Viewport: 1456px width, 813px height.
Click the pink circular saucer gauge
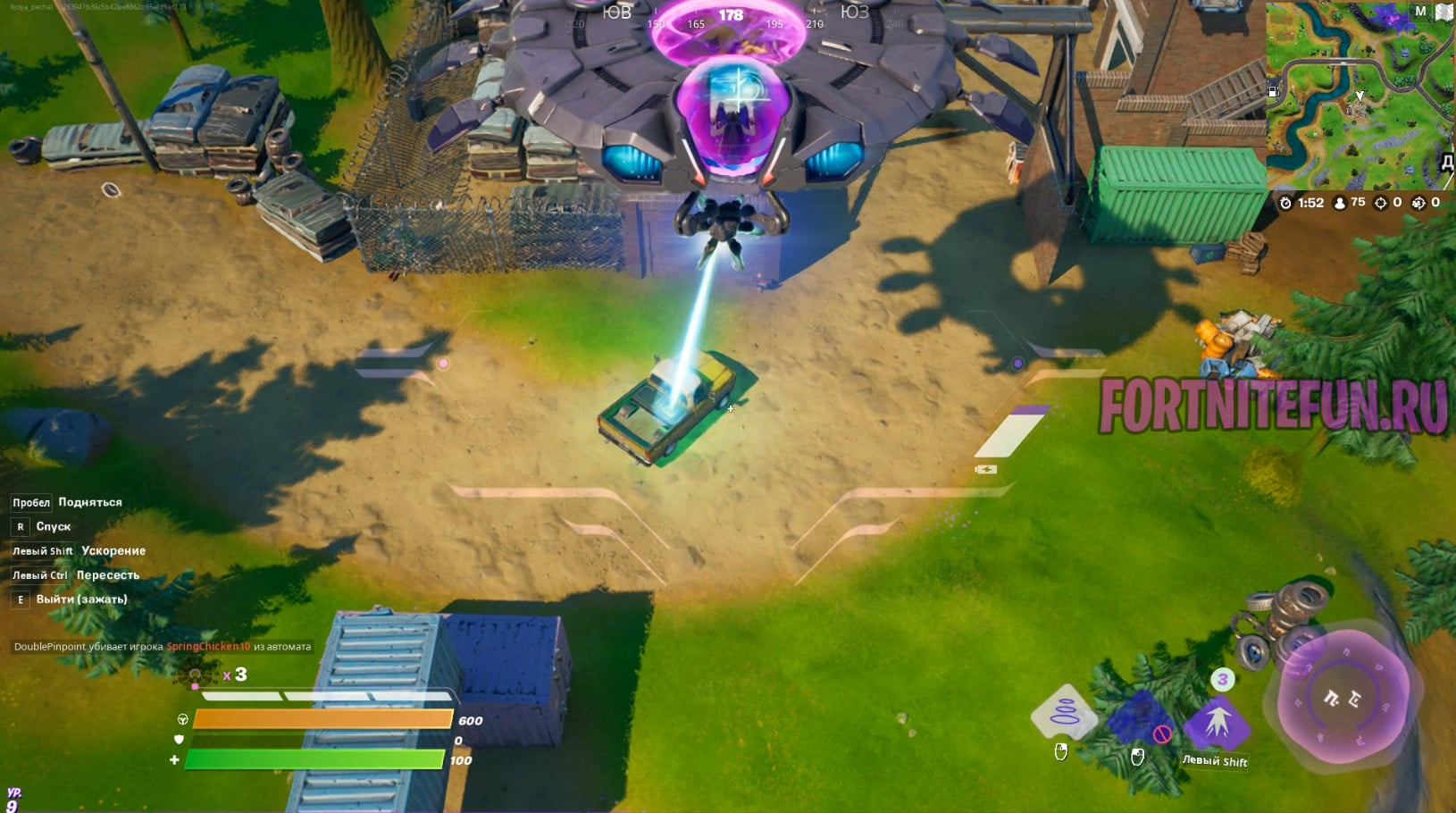pos(1343,697)
